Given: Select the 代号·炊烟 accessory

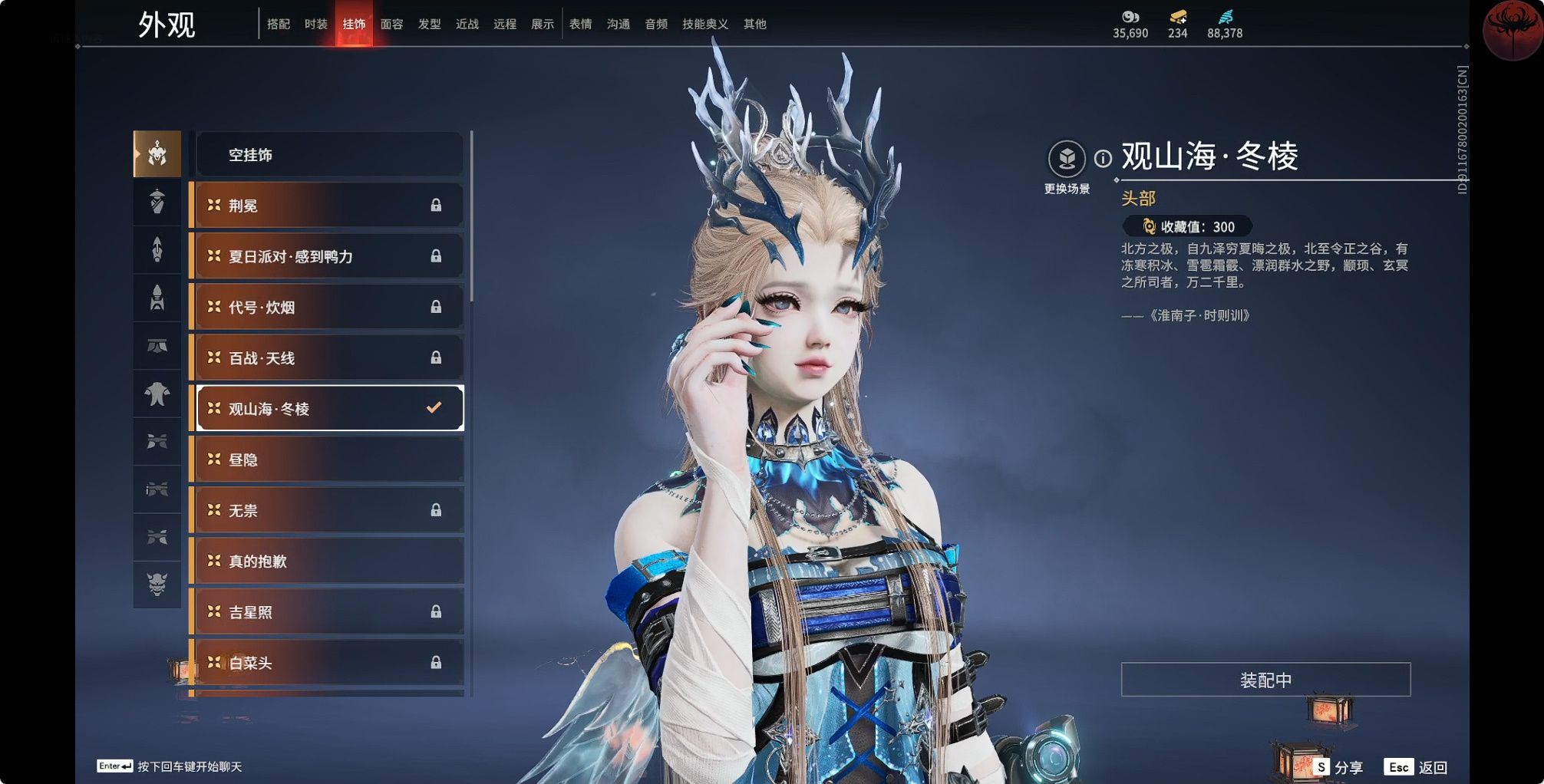Looking at the screenshot, I should [329, 307].
